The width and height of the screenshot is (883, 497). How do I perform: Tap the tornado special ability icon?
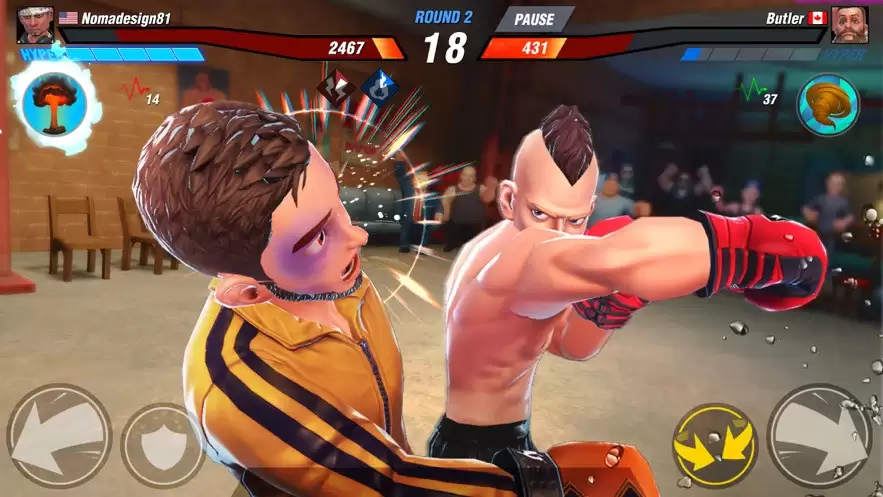827,105
